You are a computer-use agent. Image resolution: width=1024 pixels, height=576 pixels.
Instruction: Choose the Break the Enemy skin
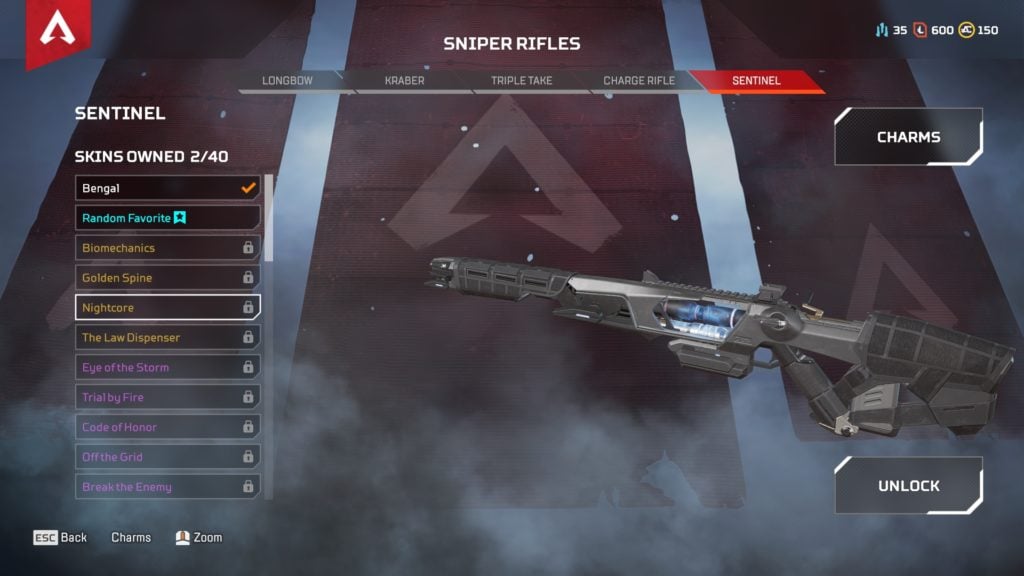tap(167, 487)
